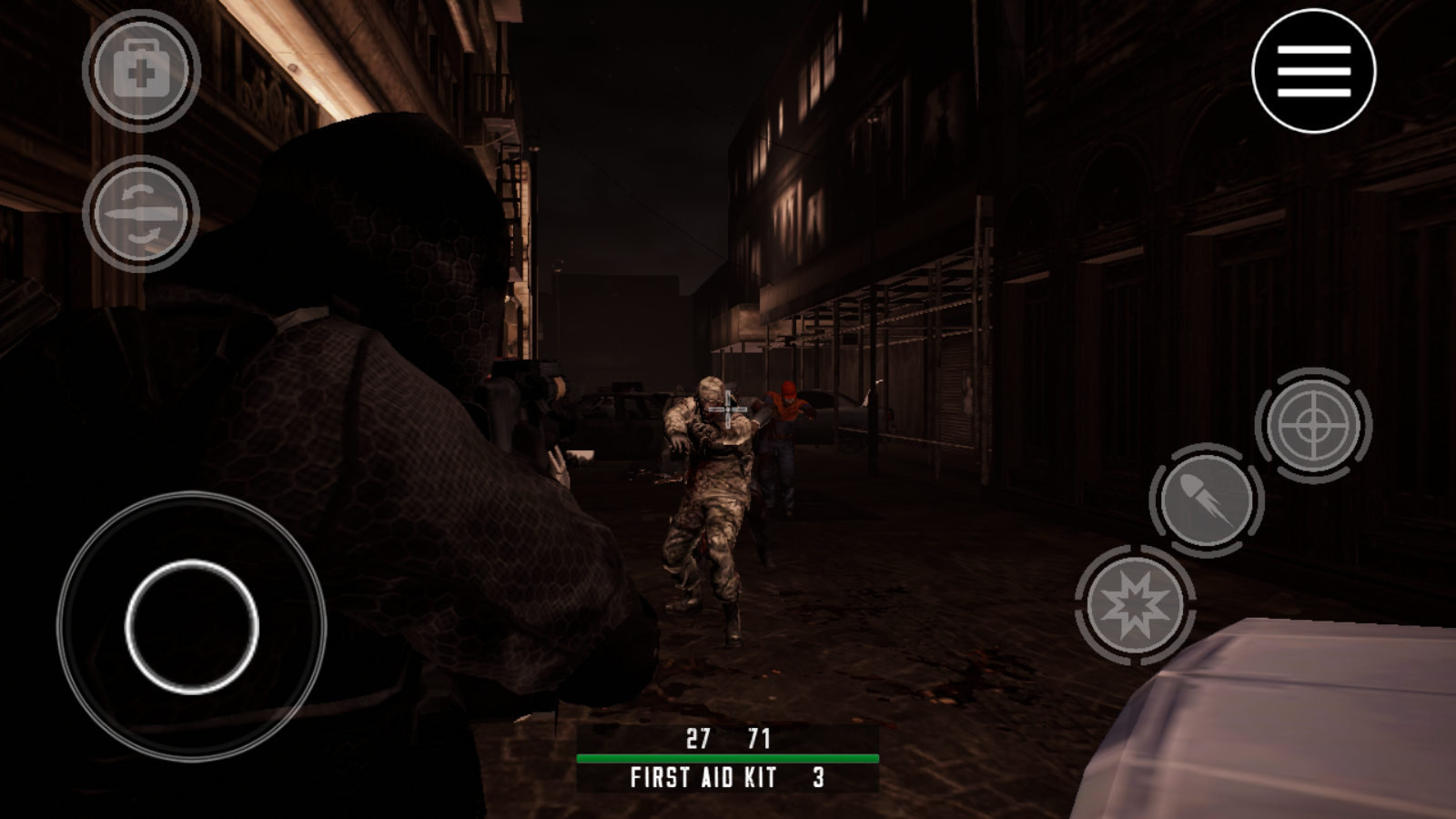Fire weapon with the burst icon button
Viewport: 1456px width, 819px height.
pos(1134,605)
